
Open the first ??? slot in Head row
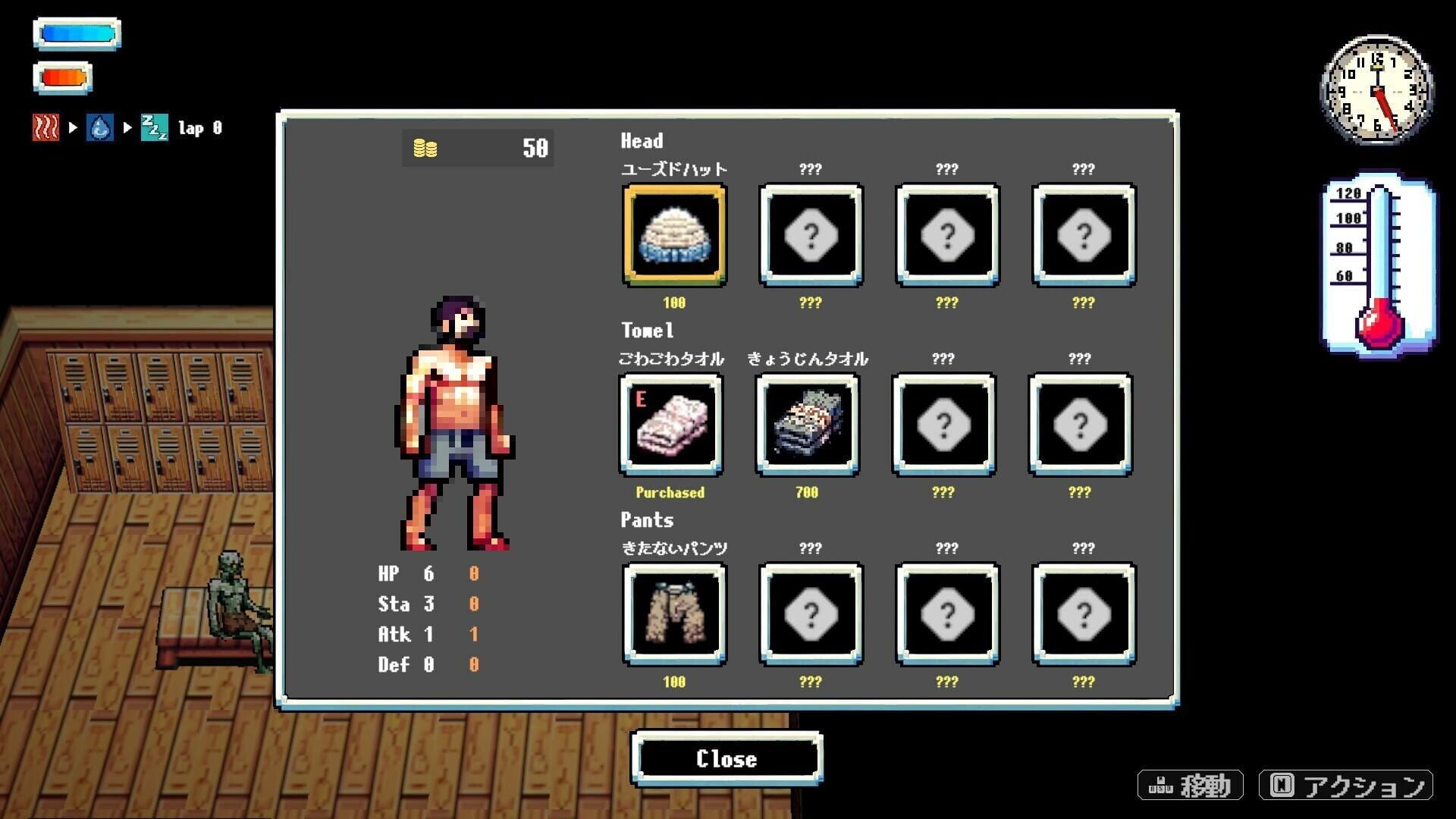pyautogui.click(x=811, y=235)
